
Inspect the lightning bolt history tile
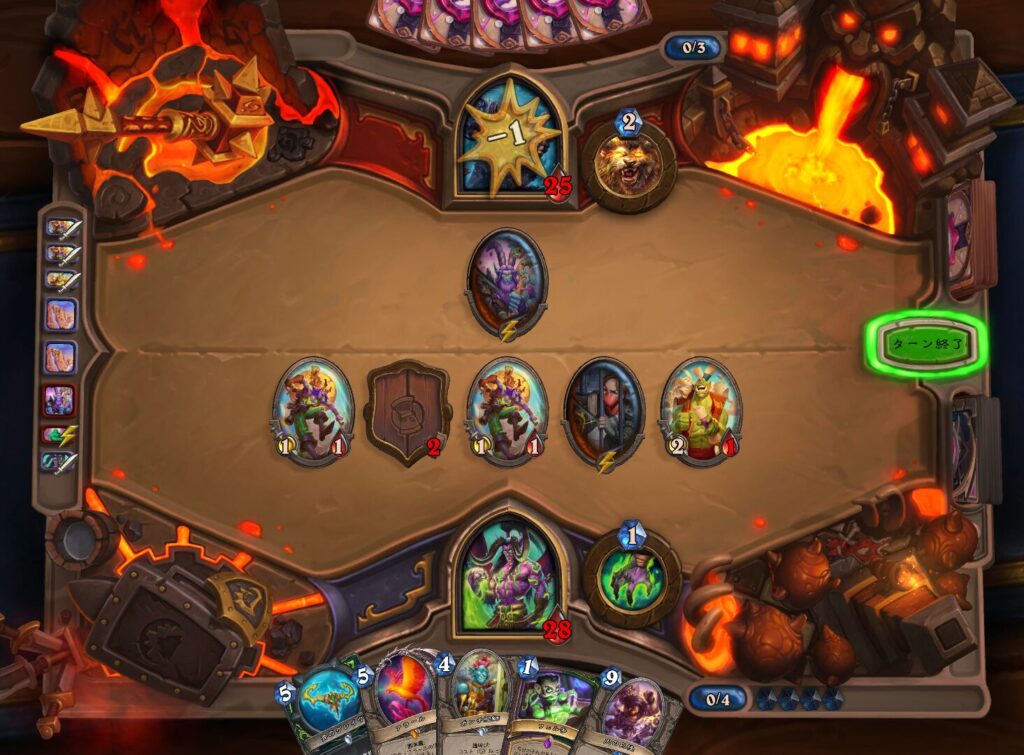(x=60, y=434)
